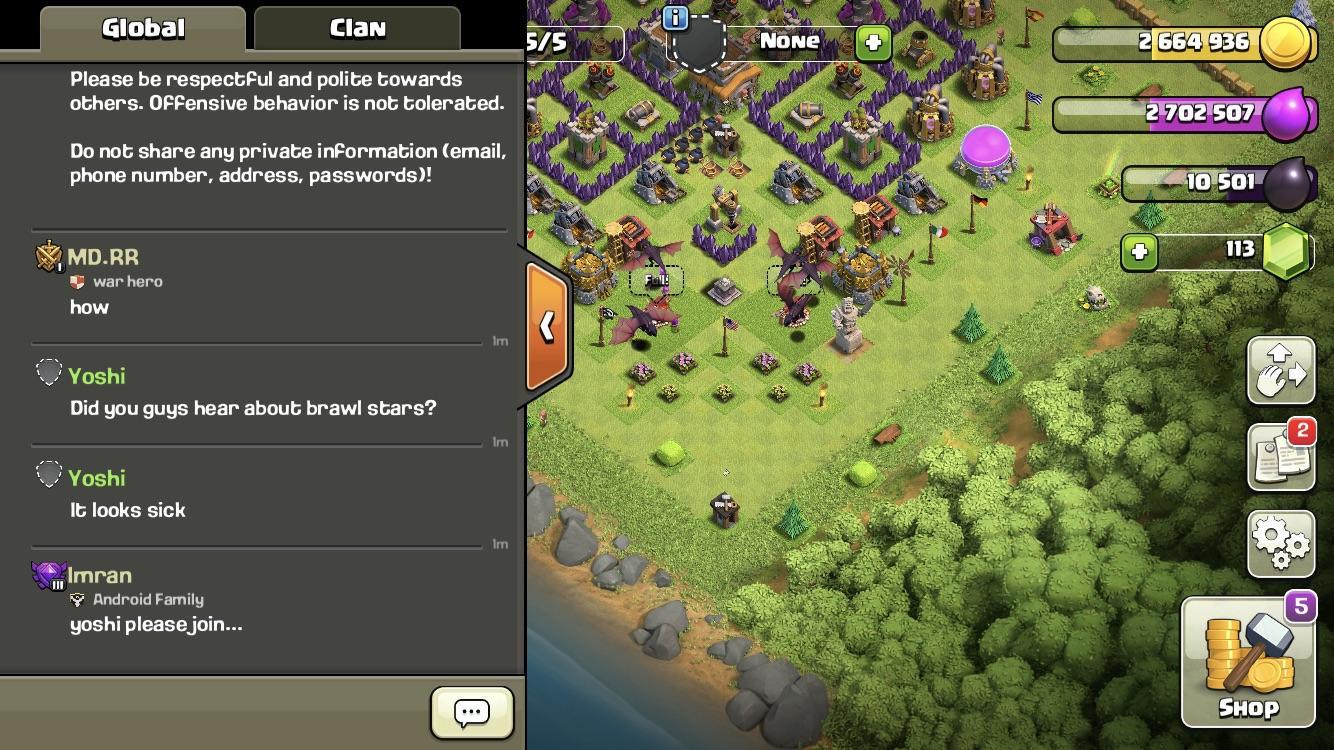Switch to the Global chat tab

140,29
